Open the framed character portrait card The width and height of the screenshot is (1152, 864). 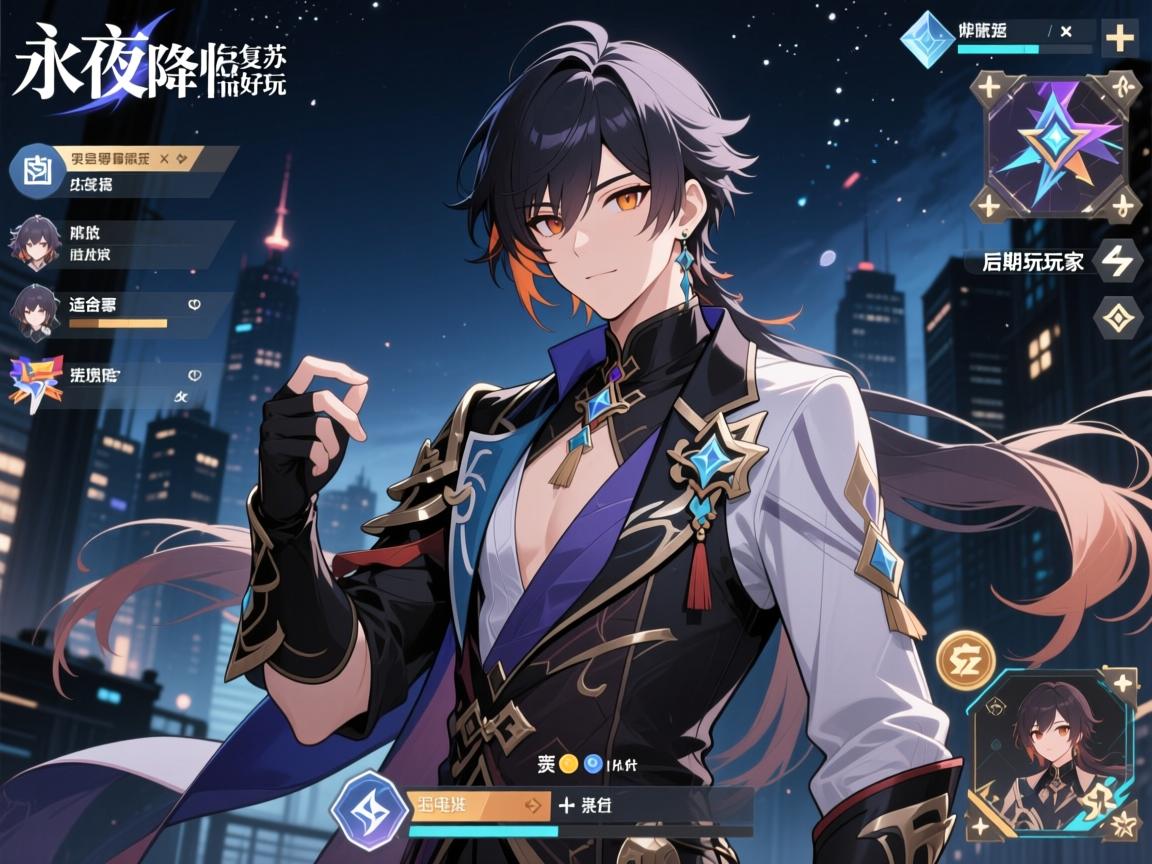(1055, 754)
